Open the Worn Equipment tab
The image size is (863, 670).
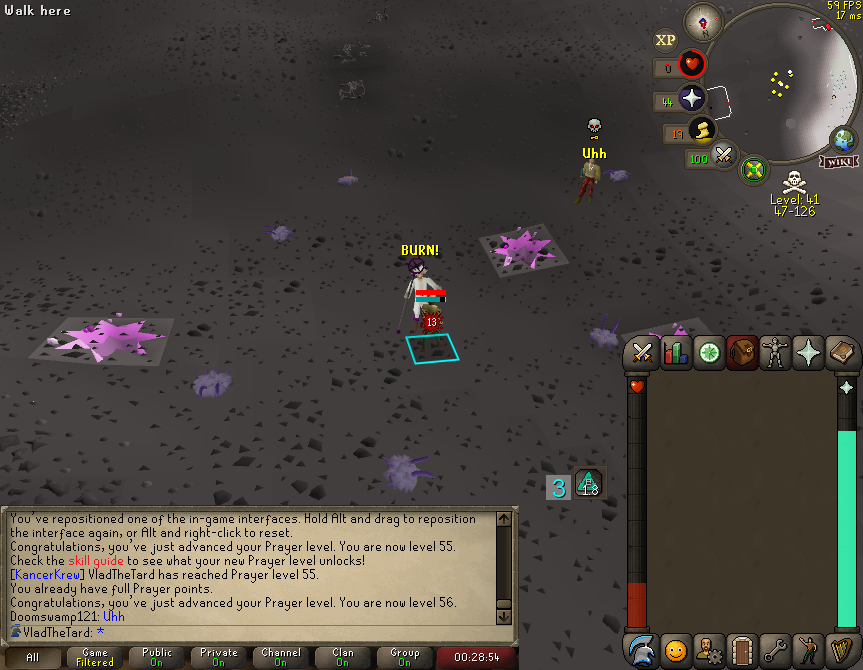pyautogui.click(x=775, y=353)
